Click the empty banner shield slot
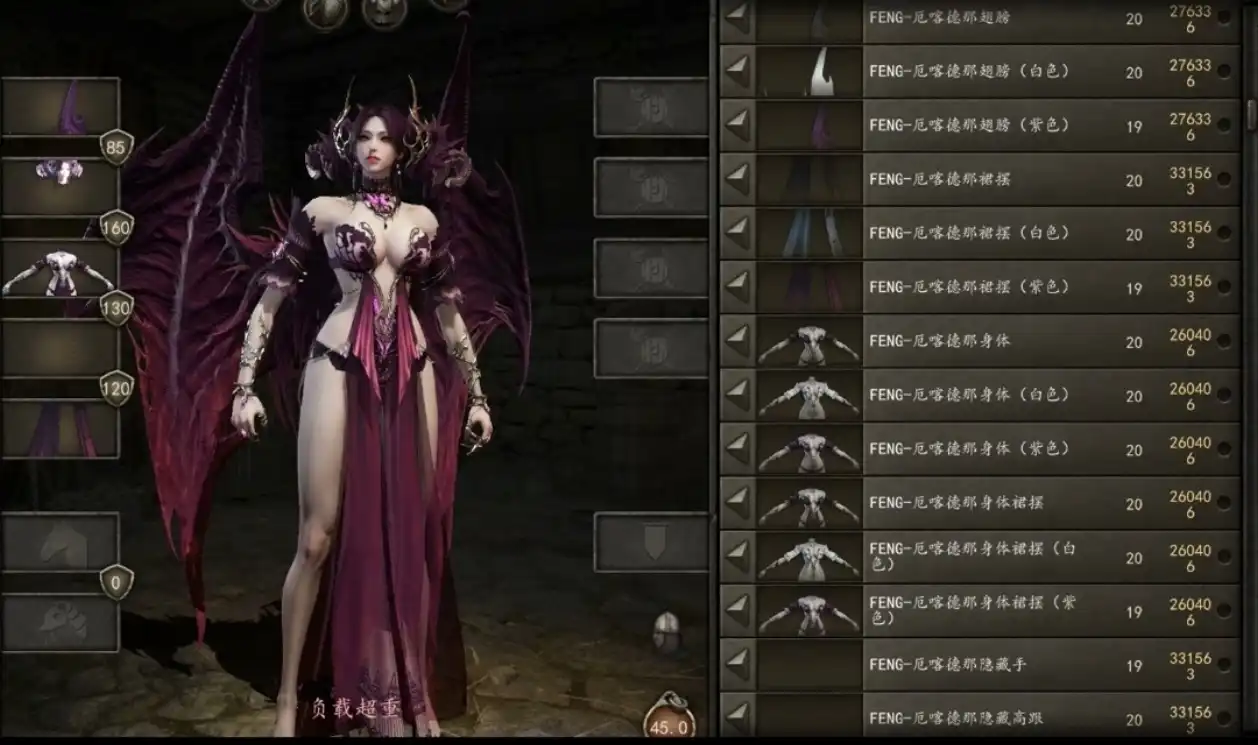This screenshot has height=745, width=1258. 652,542
